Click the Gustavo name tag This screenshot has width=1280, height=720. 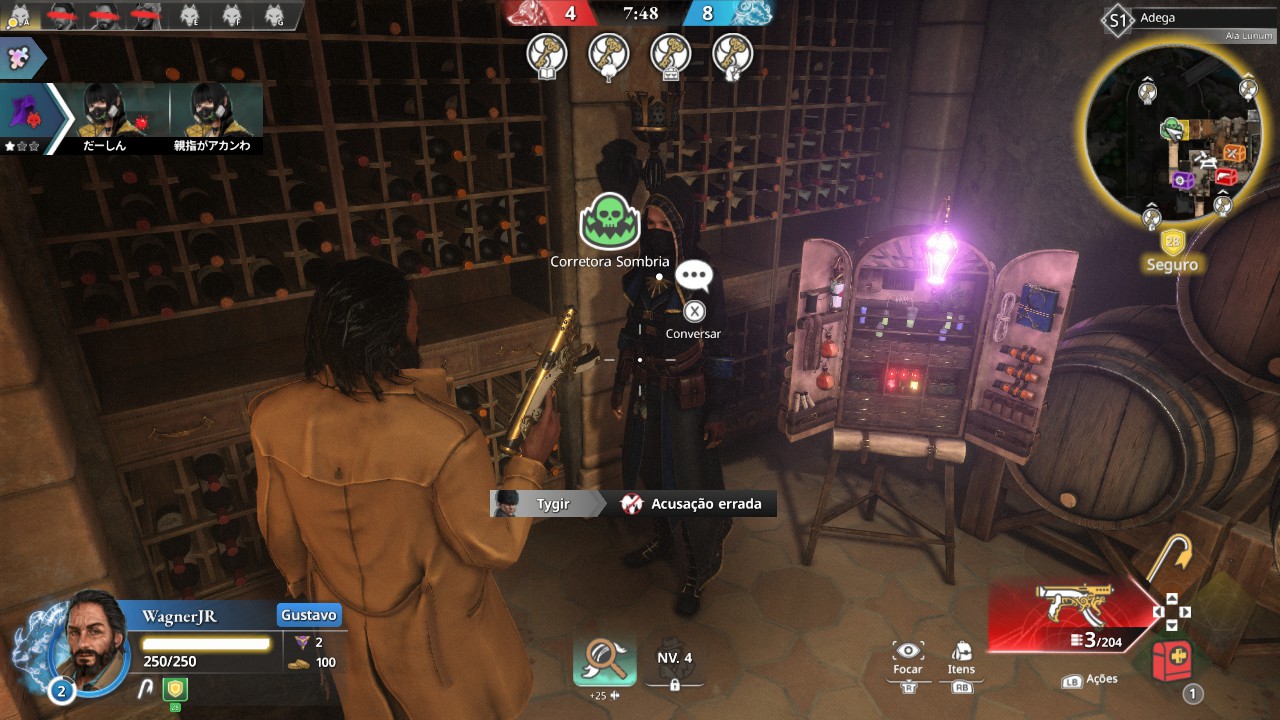click(309, 615)
